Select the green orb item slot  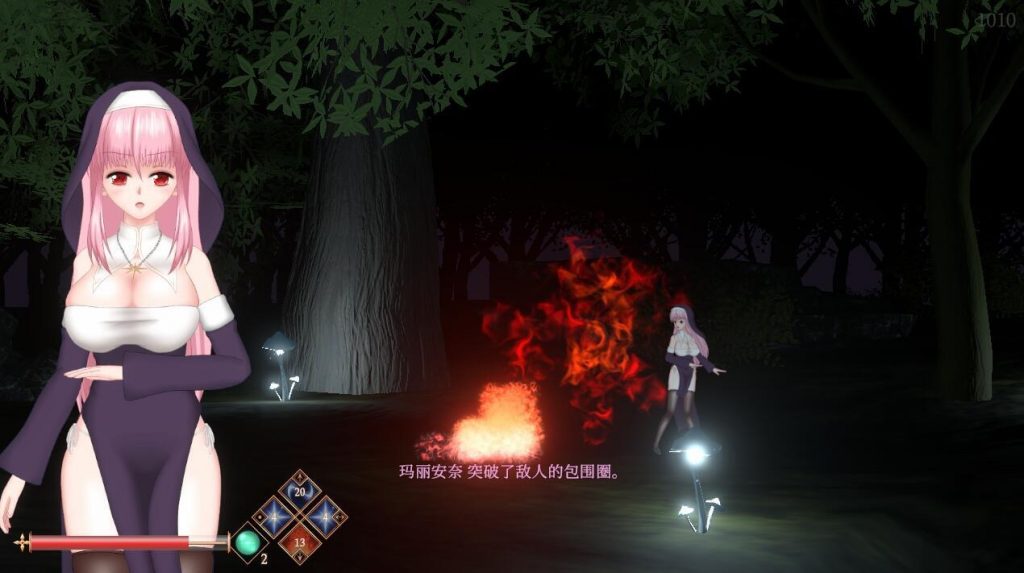(246, 543)
